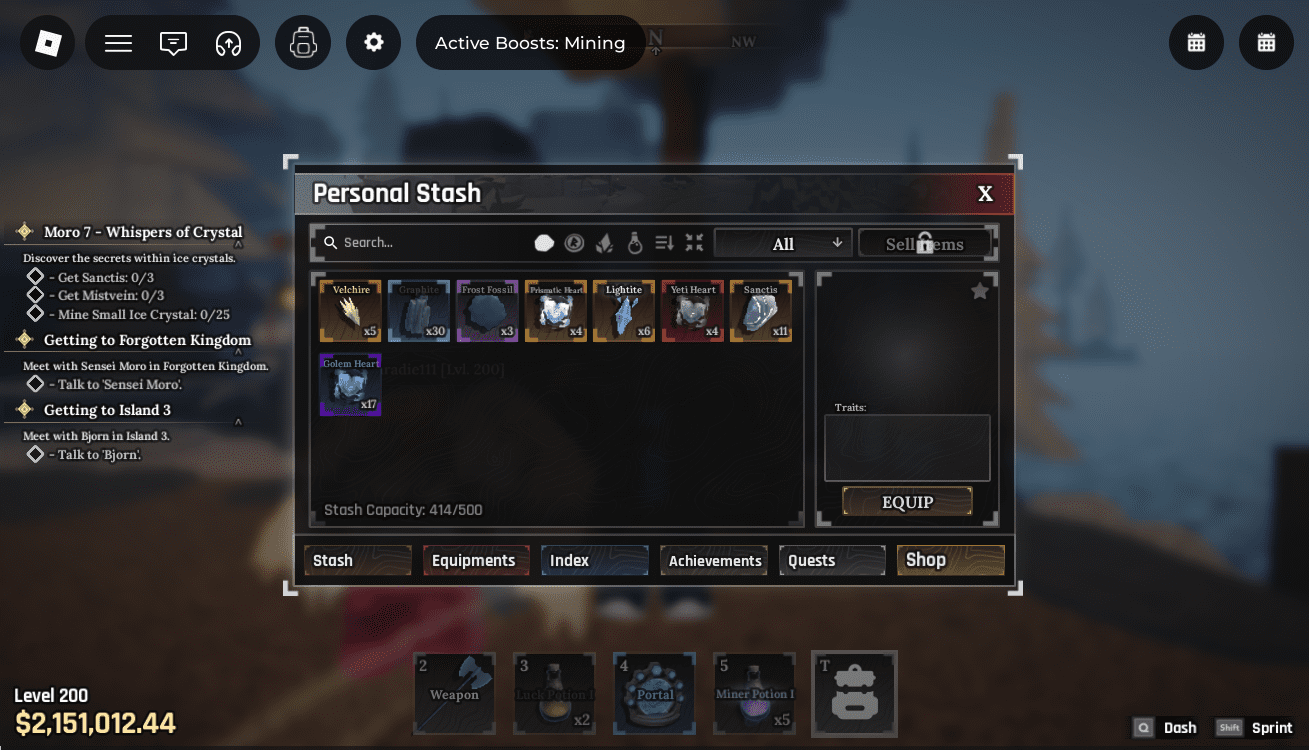Equip the selected item
Viewport: 1309px width, 750px height.
907,502
